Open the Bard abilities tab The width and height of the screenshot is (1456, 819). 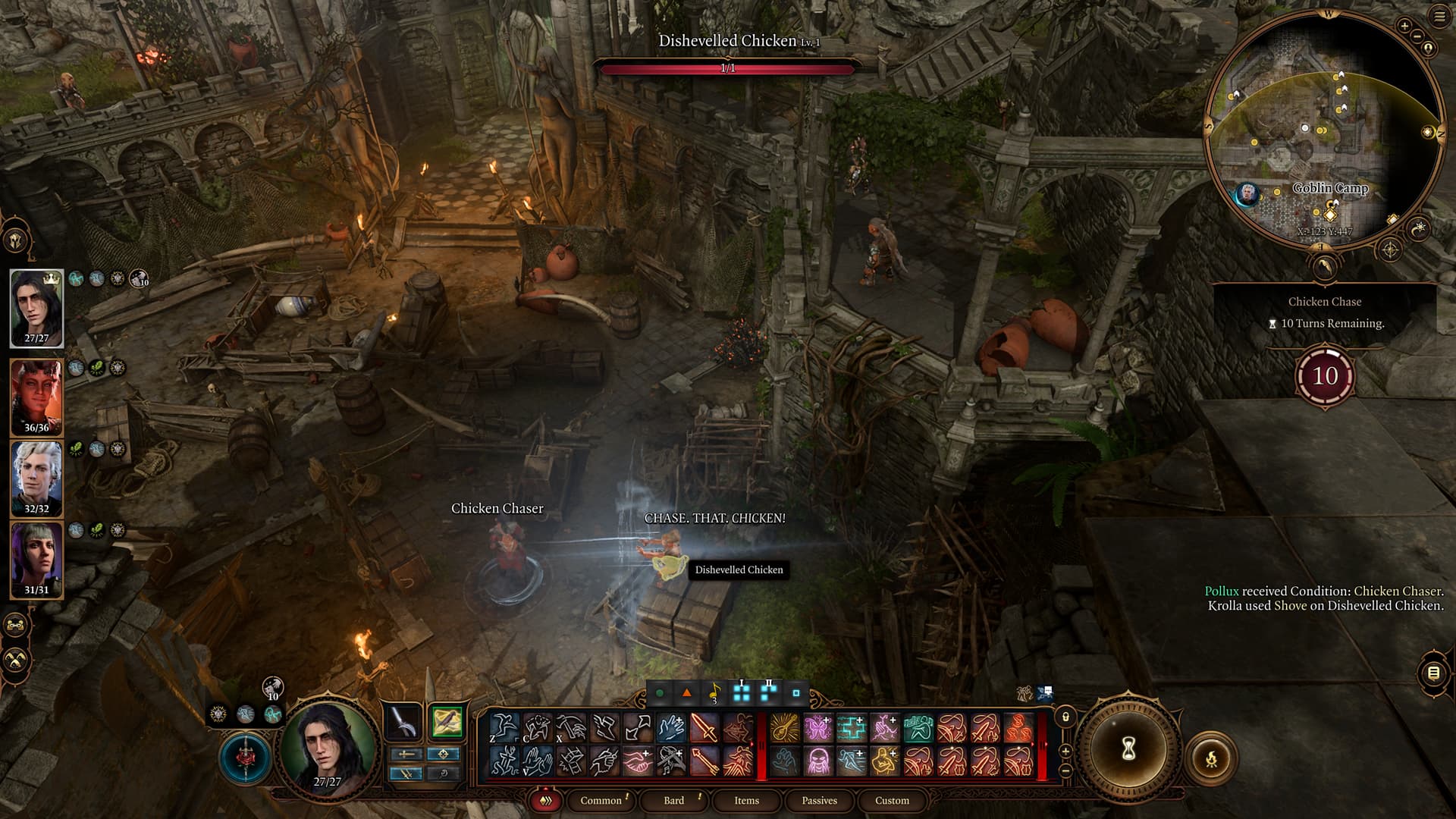[673, 800]
